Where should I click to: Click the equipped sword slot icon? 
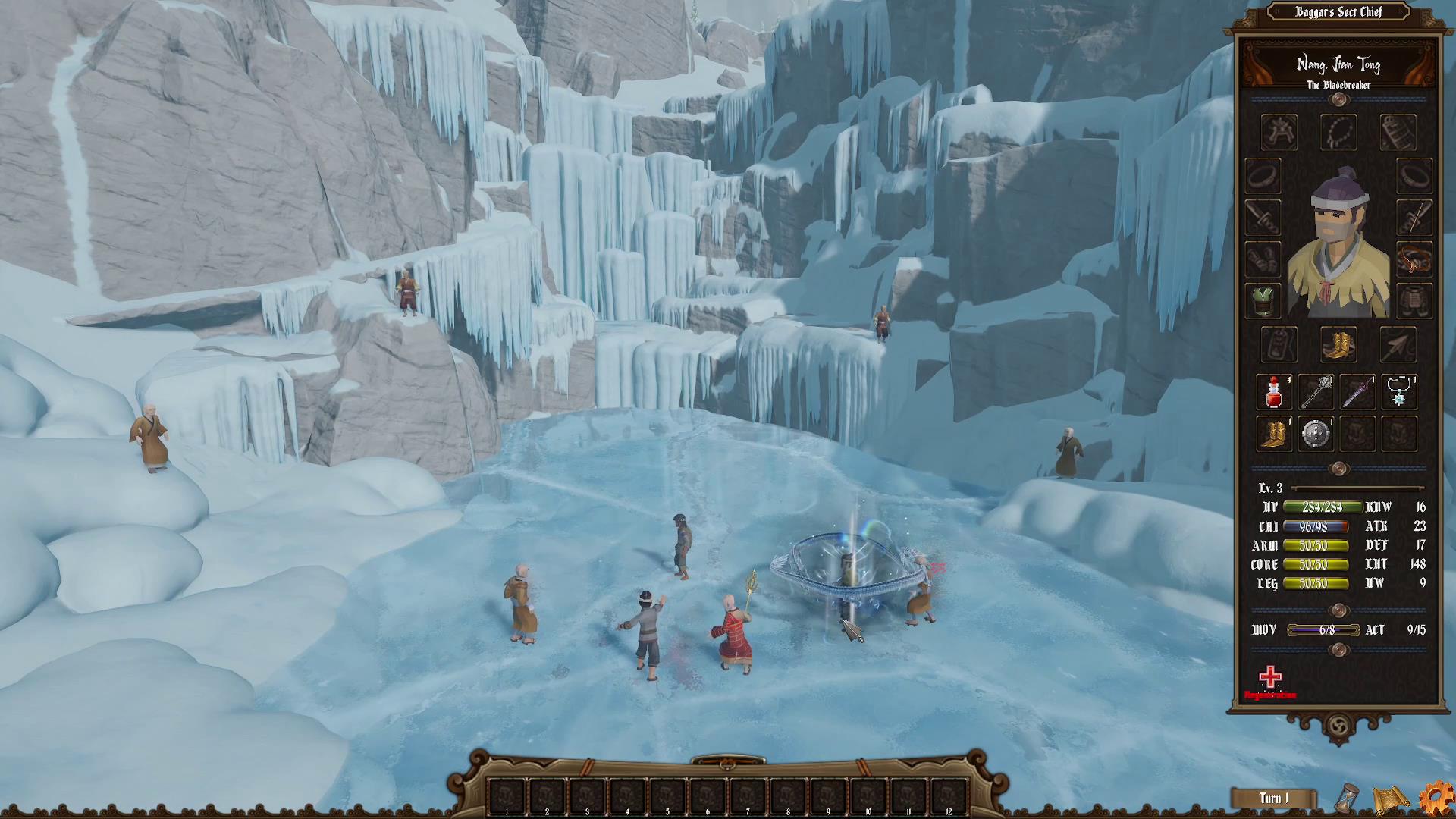(1263, 218)
